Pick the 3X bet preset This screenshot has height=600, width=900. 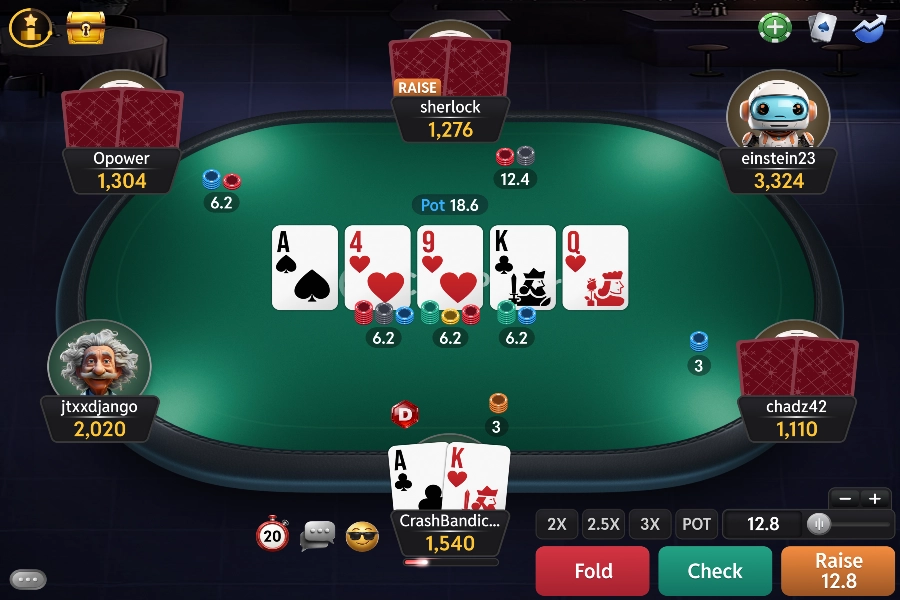click(x=650, y=524)
